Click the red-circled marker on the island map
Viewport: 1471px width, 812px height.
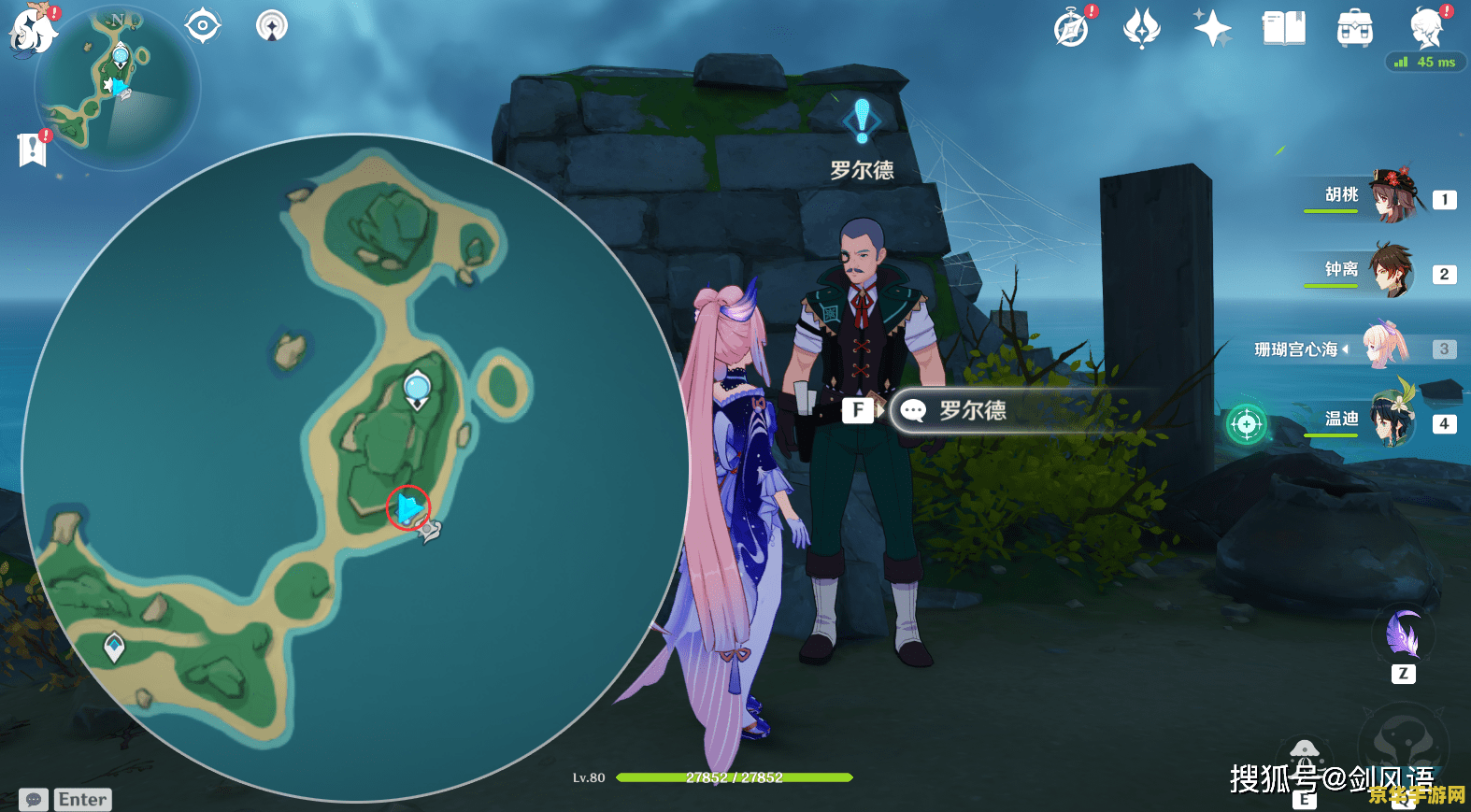point(407,507)
